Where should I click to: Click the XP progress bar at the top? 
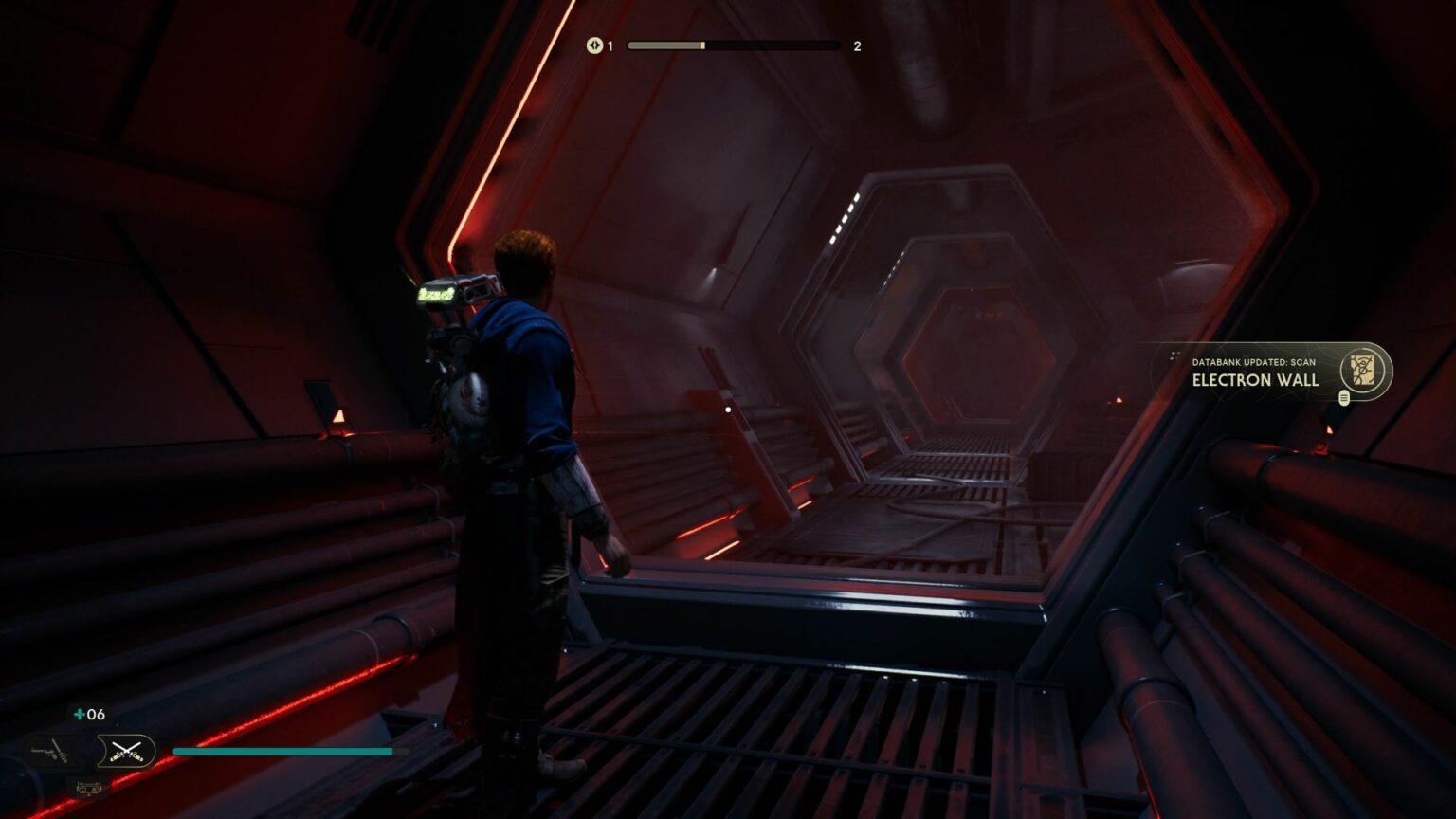[x=735, y=45]
